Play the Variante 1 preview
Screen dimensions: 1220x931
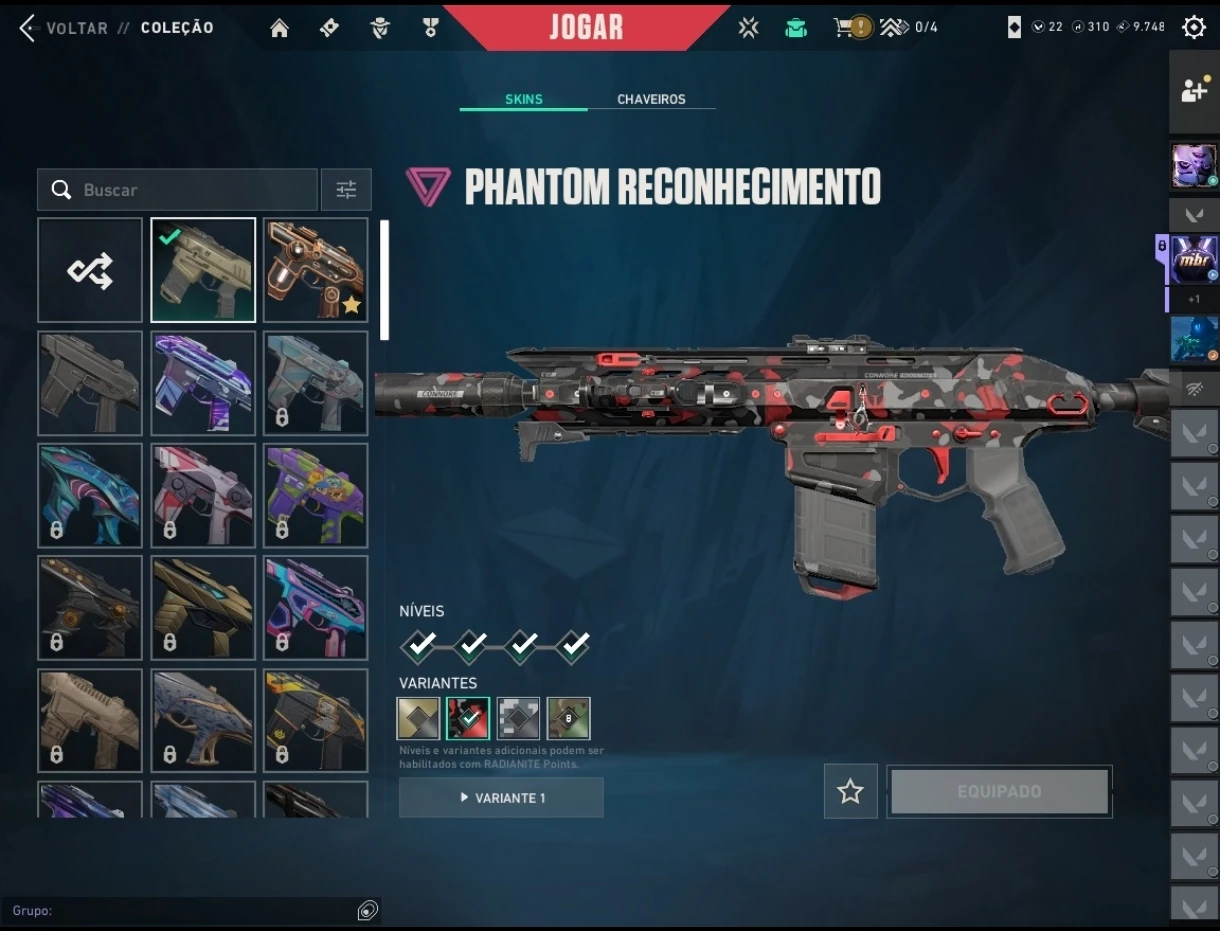coord(501,798)
